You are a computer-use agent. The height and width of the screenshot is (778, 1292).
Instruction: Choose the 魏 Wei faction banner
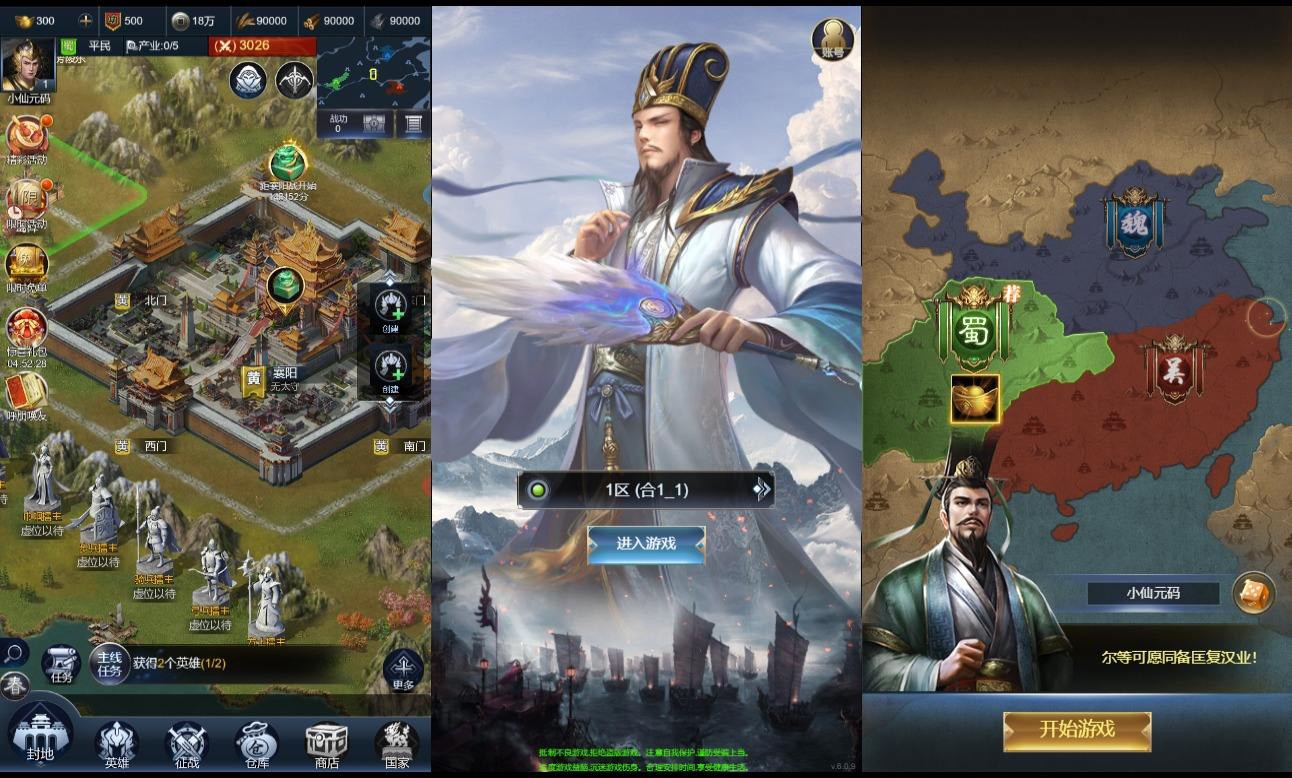click(x=1134, y=222)
